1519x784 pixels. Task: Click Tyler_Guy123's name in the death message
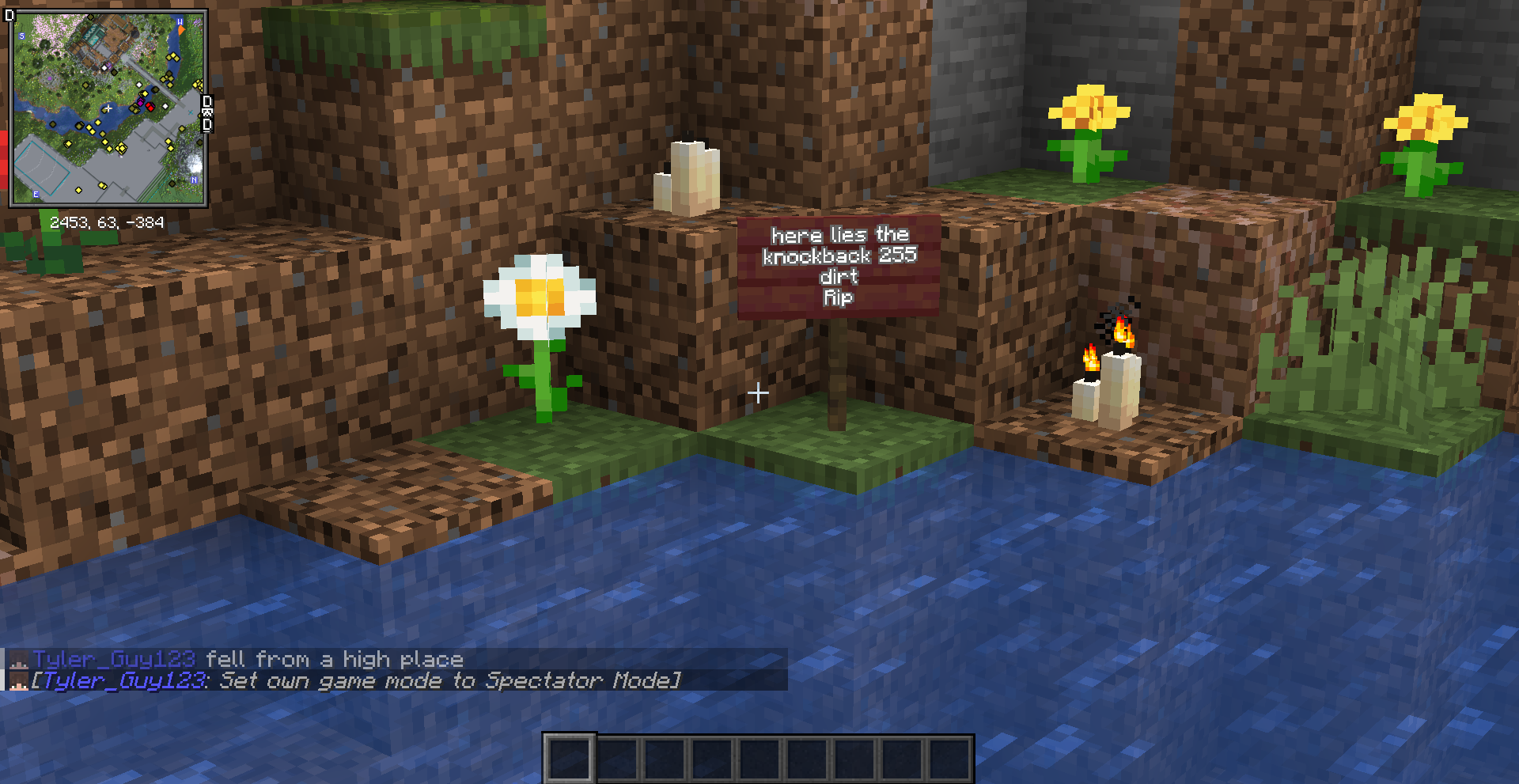(x=114, y=659)
